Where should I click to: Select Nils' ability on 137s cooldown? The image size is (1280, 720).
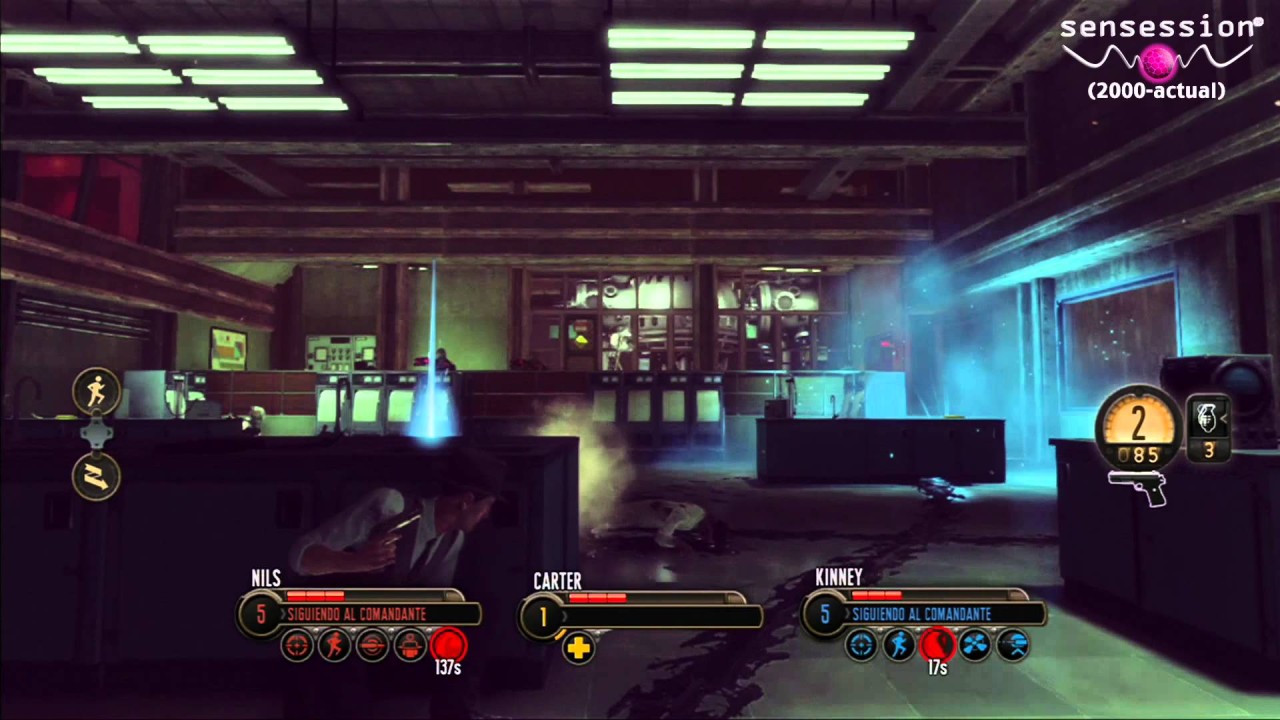[449, 646]
